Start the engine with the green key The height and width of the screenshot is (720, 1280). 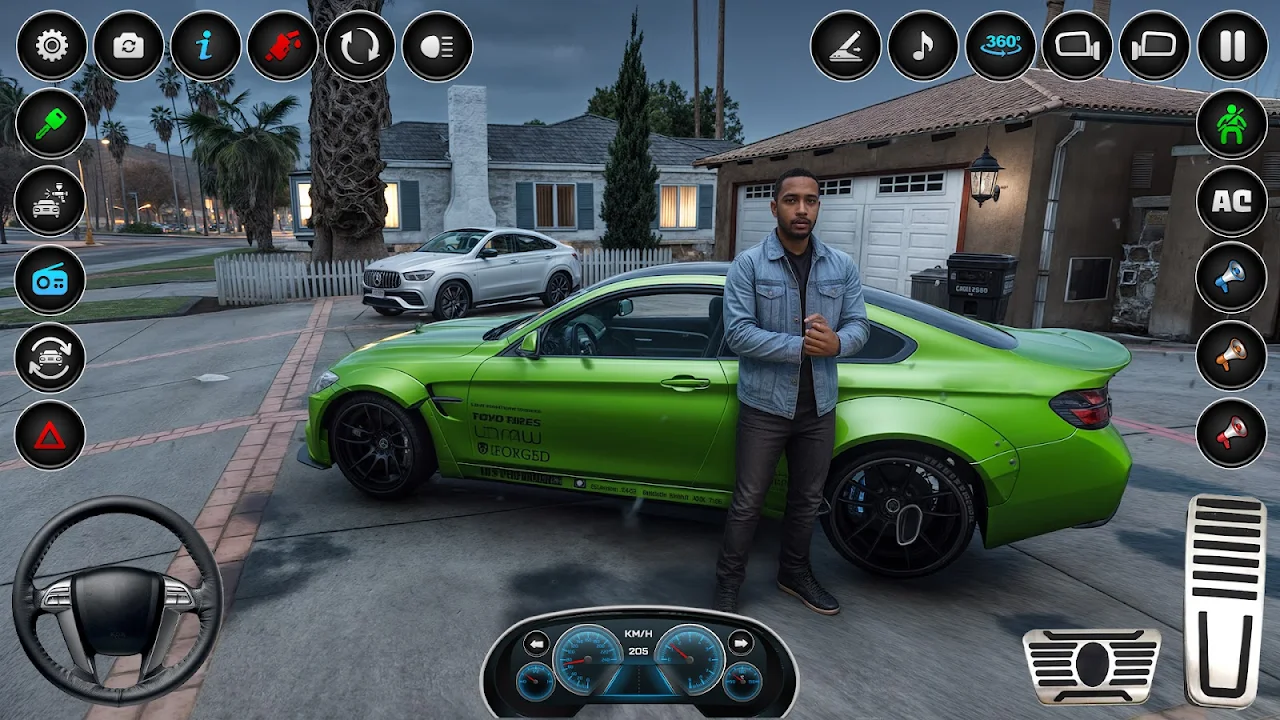coord(50,124)
